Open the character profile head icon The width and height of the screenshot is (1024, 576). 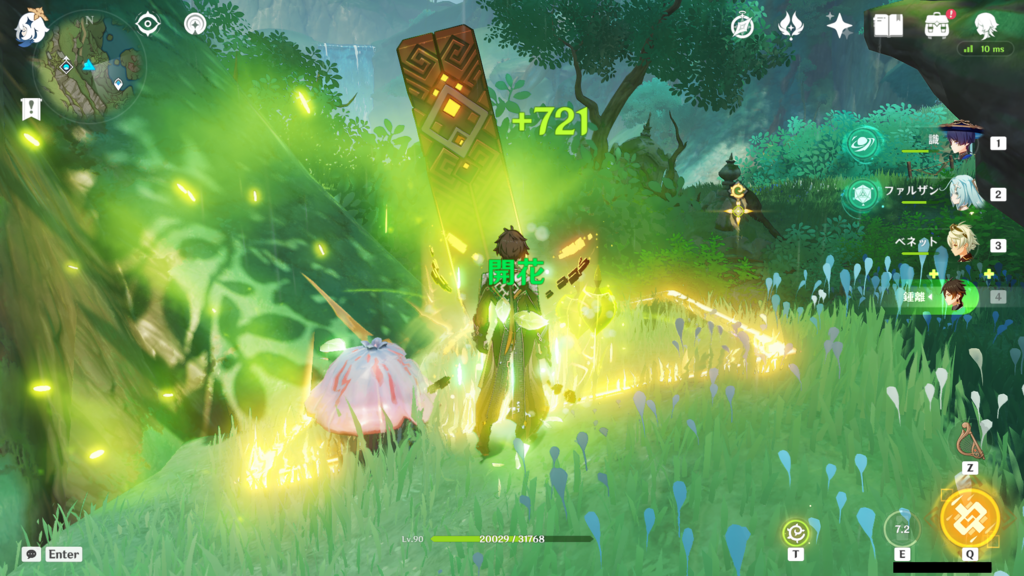pos(986,26)
